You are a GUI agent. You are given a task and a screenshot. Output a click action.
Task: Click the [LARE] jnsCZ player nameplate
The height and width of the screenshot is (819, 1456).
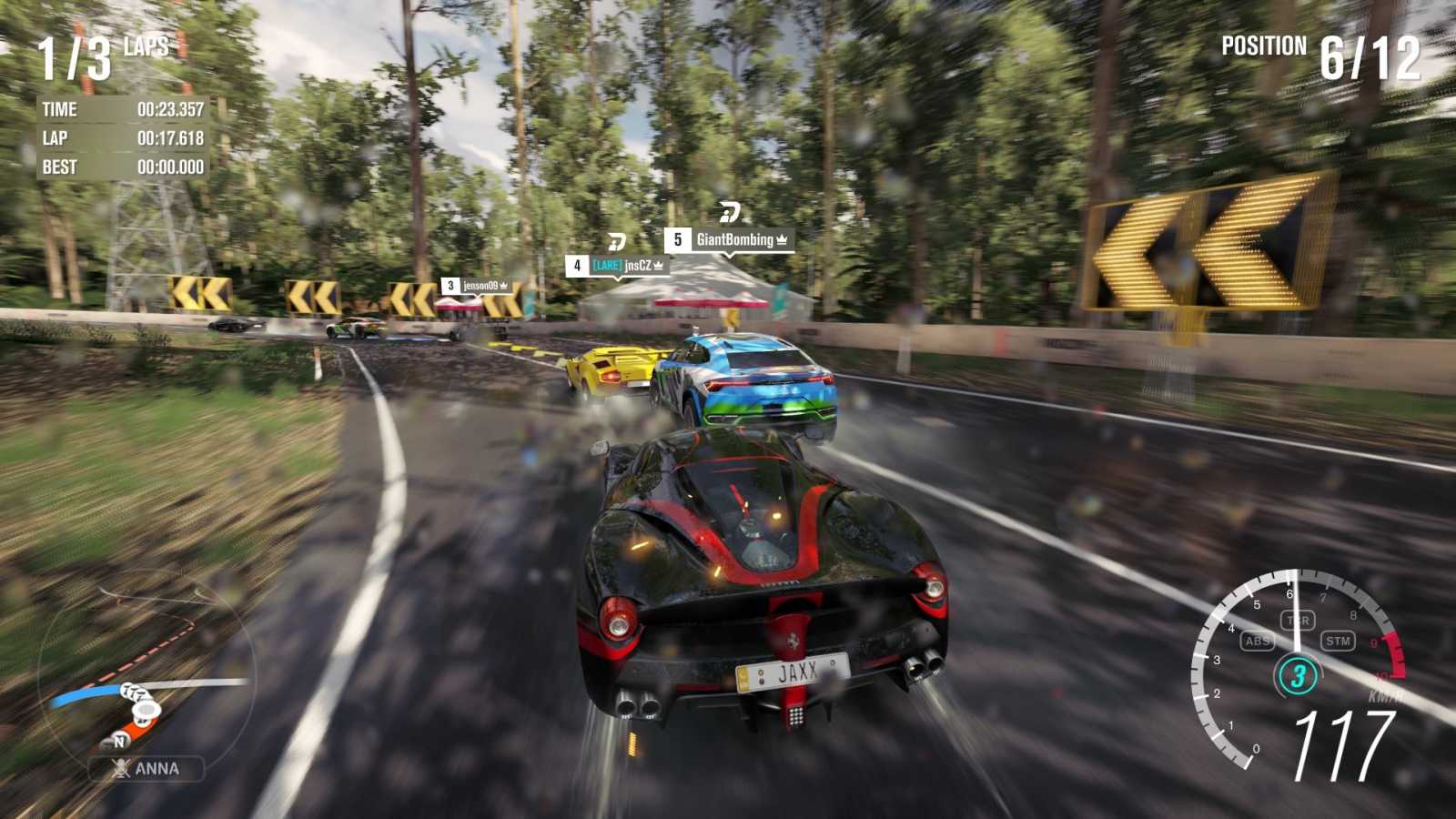[x=622, y=266]
